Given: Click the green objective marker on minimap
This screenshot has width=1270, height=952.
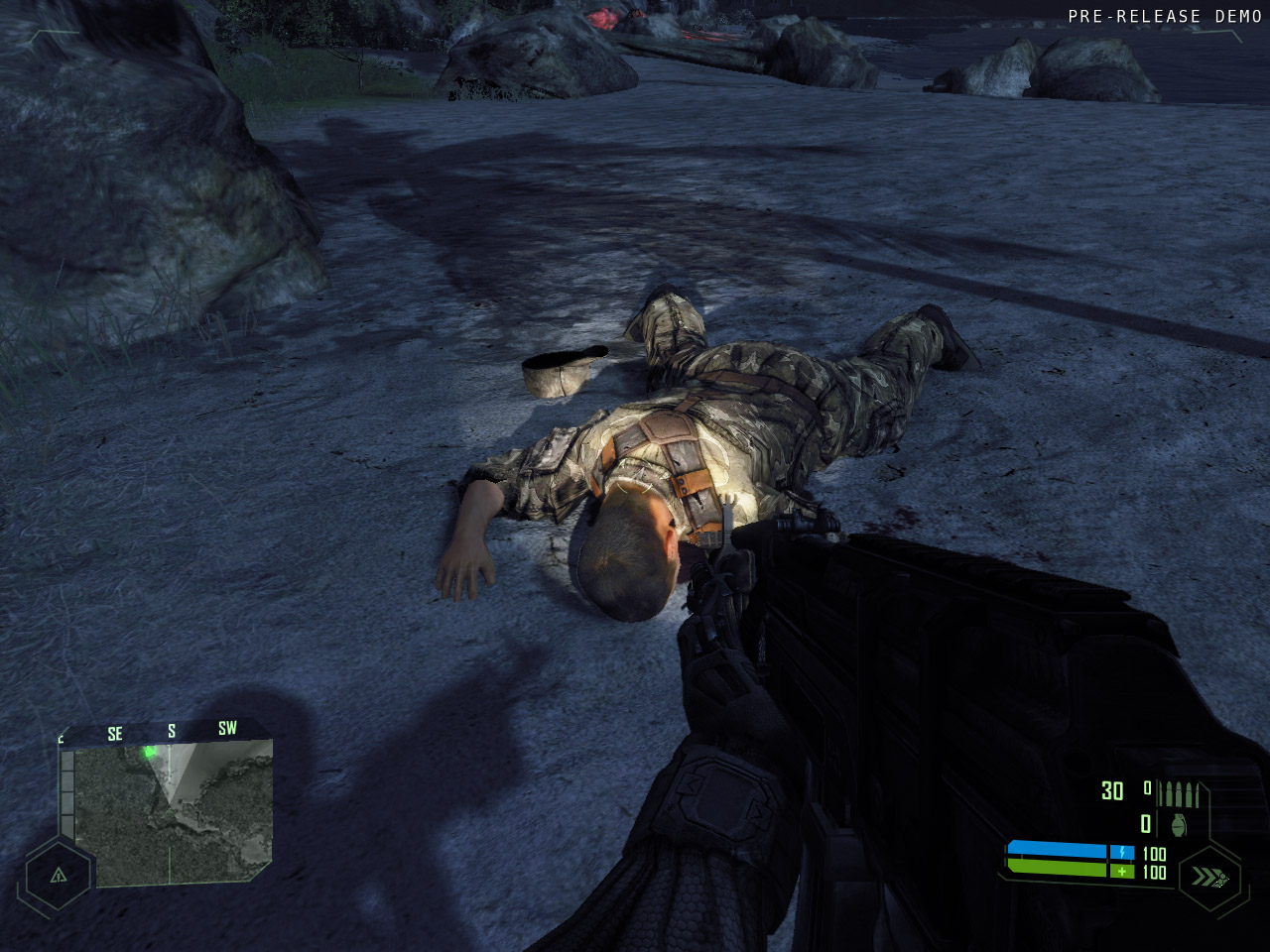Looking at the screenshot, I should pos(150,752).
